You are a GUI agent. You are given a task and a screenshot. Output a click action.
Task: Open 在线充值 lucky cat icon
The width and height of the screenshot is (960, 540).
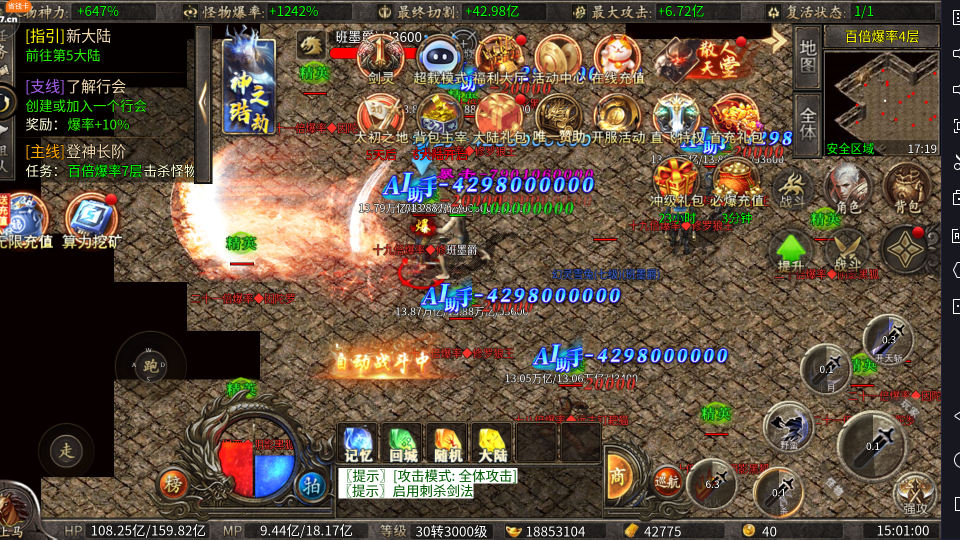618,58
